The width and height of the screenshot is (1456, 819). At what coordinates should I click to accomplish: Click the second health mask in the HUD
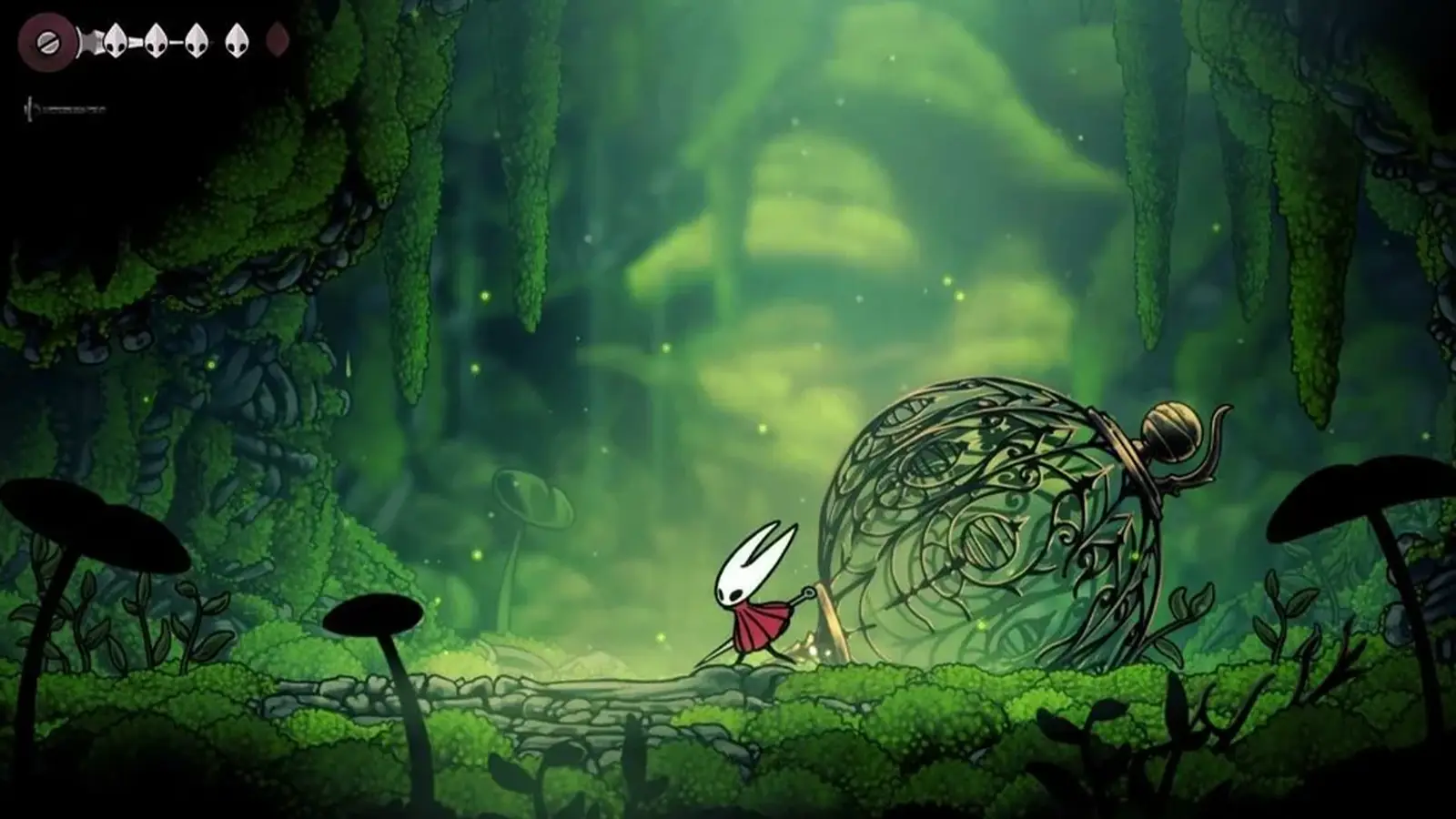157,42
